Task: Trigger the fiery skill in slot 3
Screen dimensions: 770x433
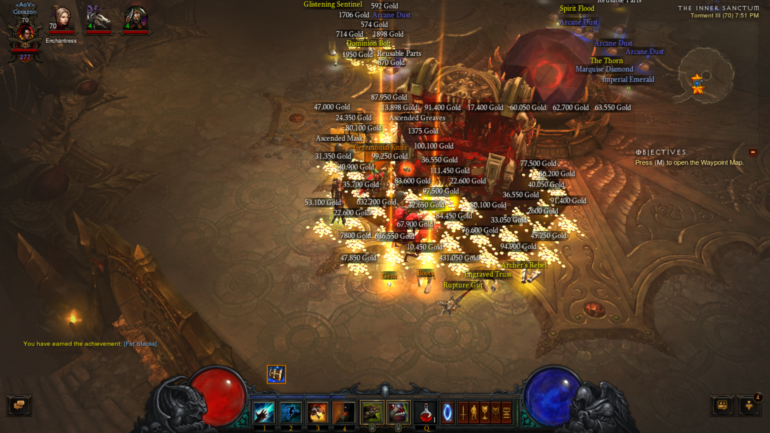Action: pos(317,411)
